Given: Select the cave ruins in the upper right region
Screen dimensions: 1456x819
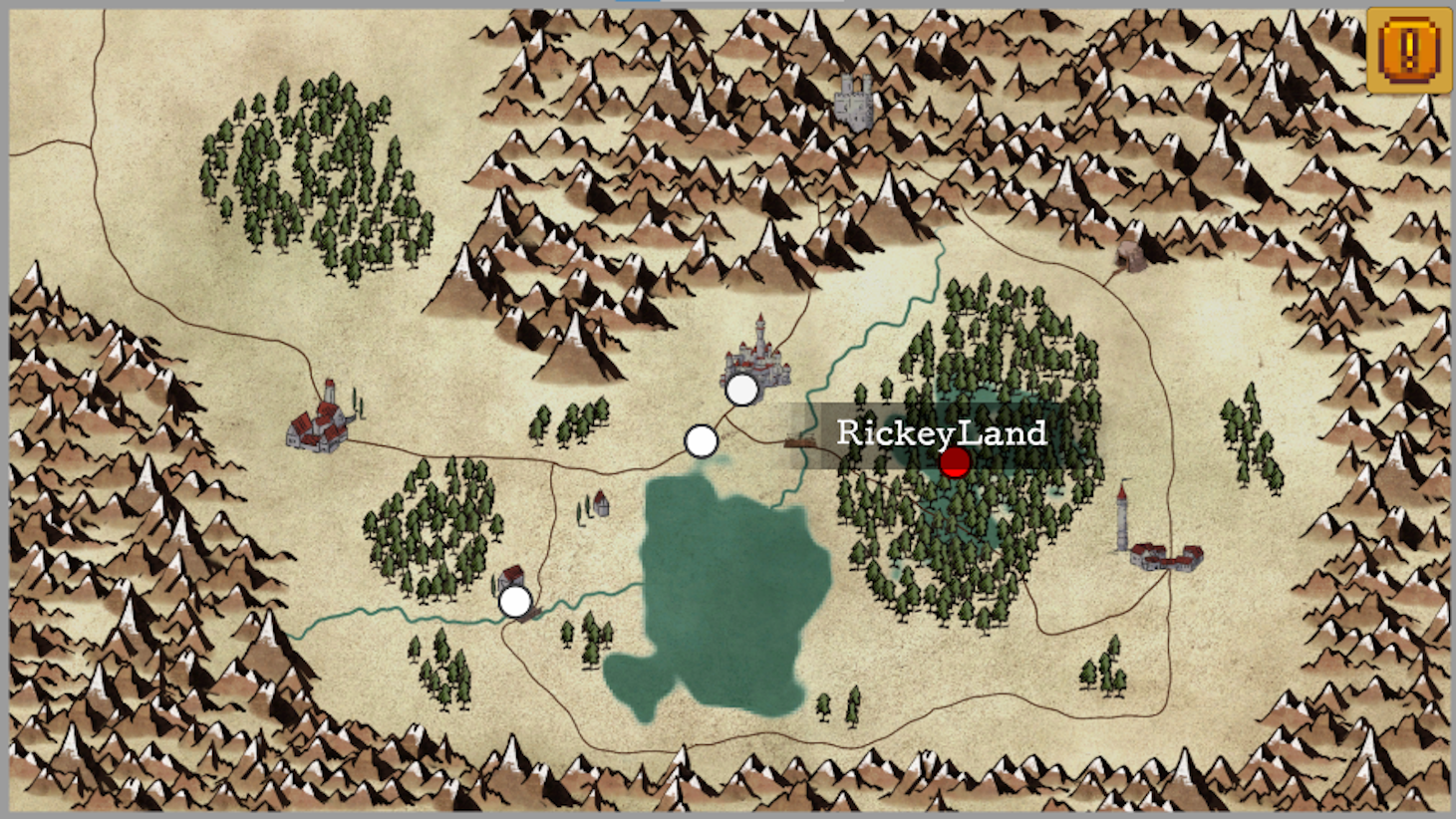Looking at the screenshot, I should point(1131,254).
